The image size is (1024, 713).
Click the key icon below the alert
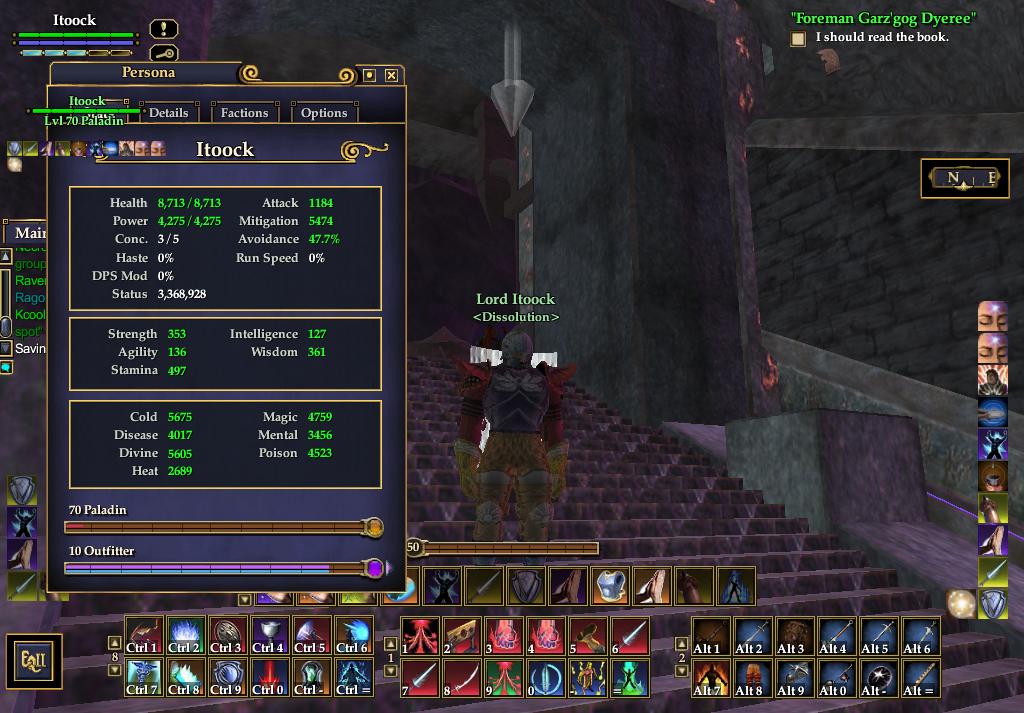164,53
